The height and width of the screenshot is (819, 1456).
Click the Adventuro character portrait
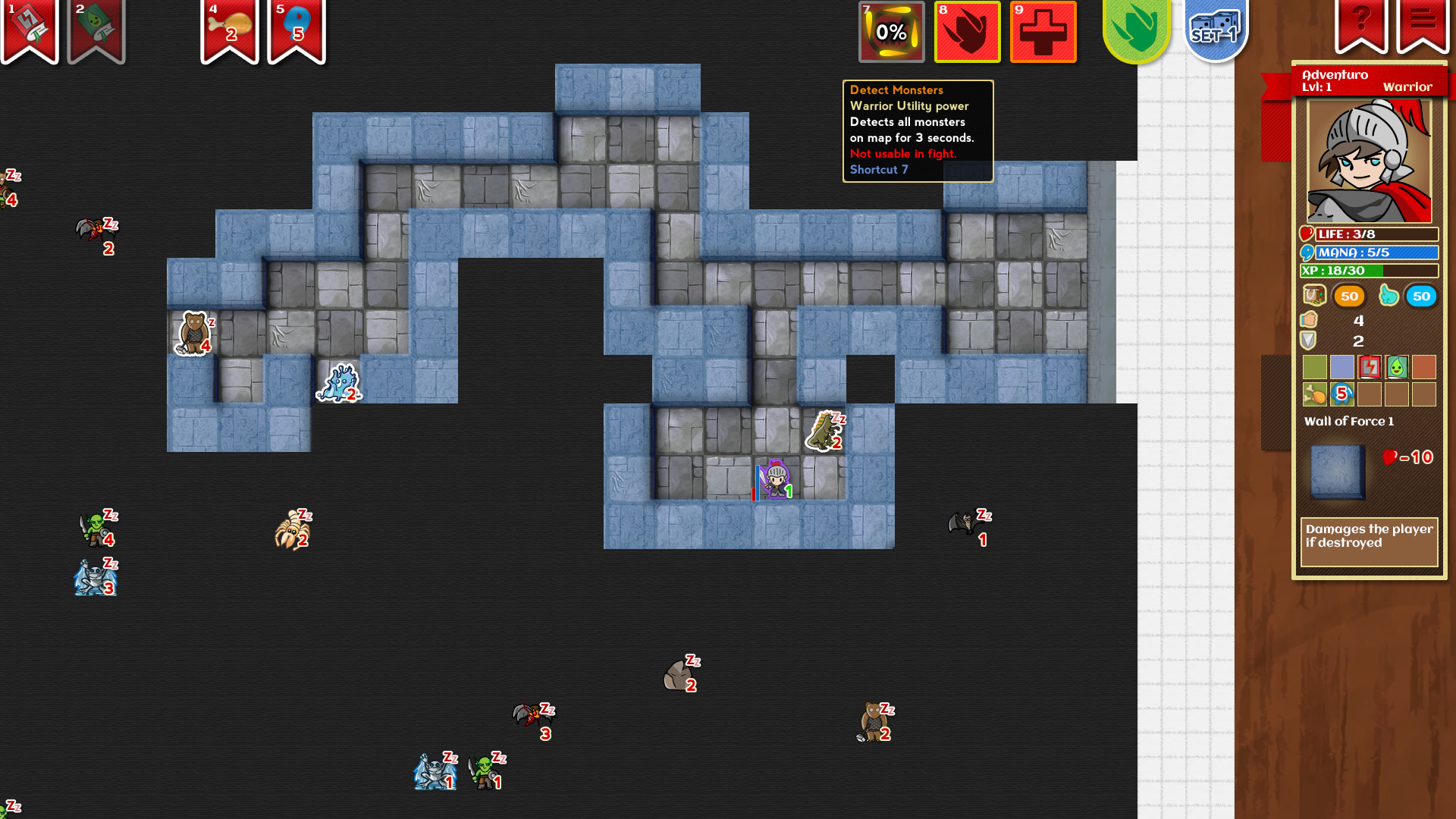click(1370, 159)
